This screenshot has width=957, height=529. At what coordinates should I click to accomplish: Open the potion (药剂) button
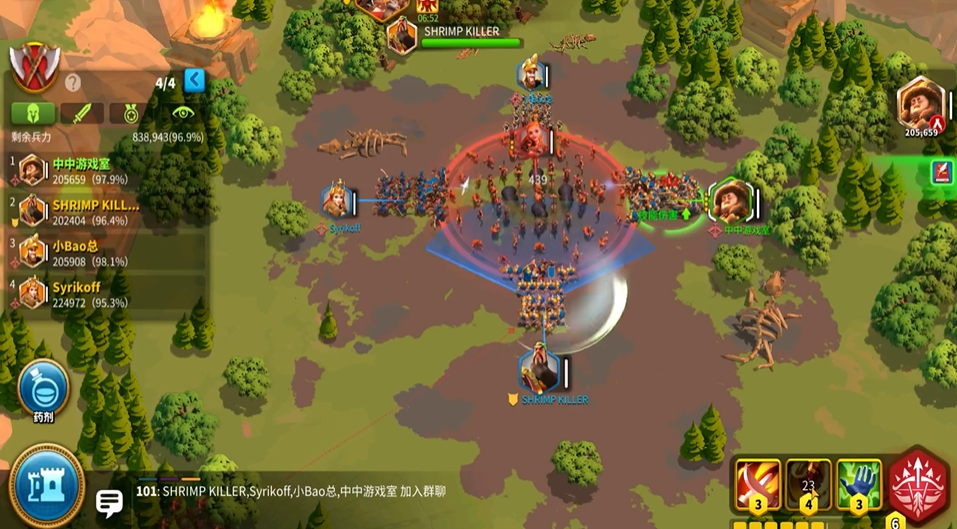coord(43,388)
